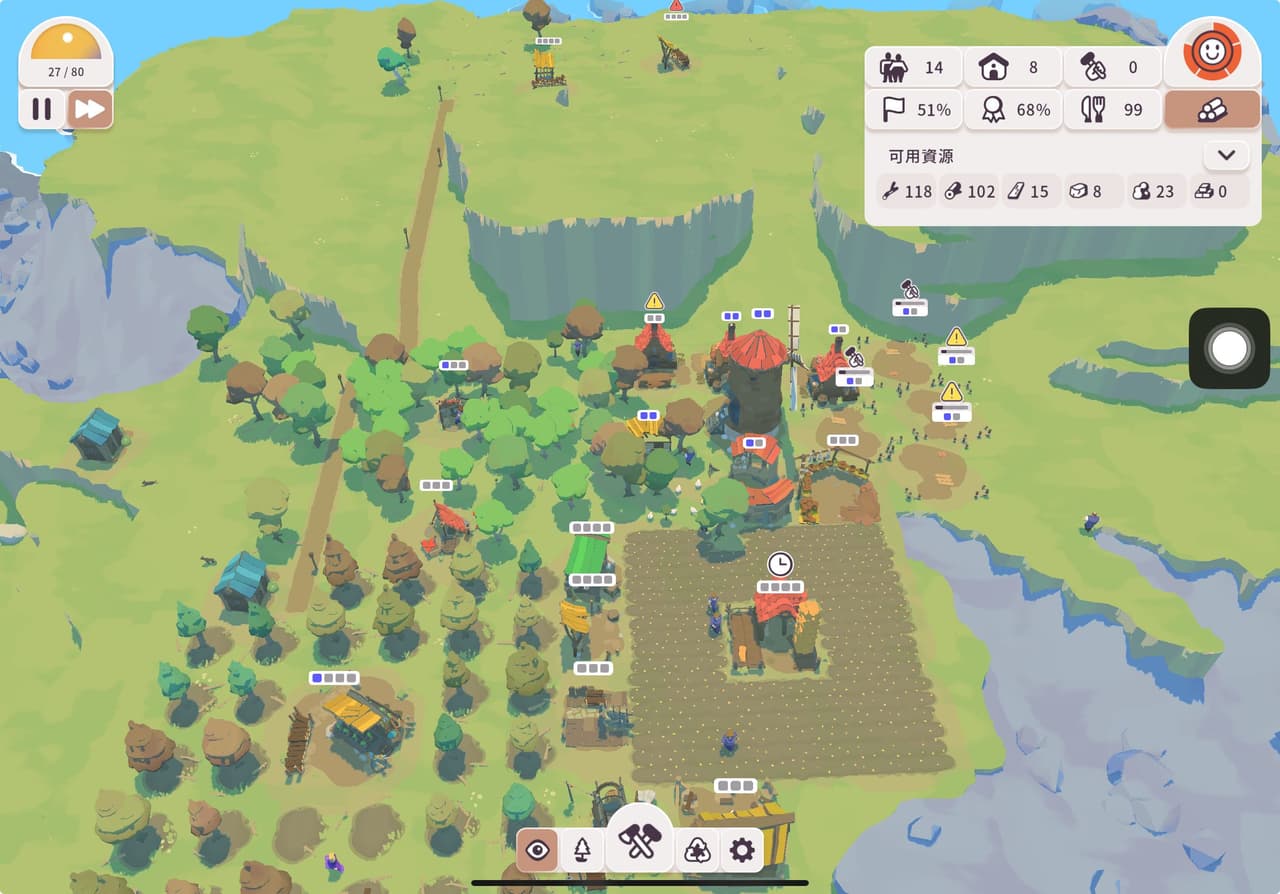Toggle fast-forward game speed
The height and width of the screenshot is (894, 1280).
[90, 109]
